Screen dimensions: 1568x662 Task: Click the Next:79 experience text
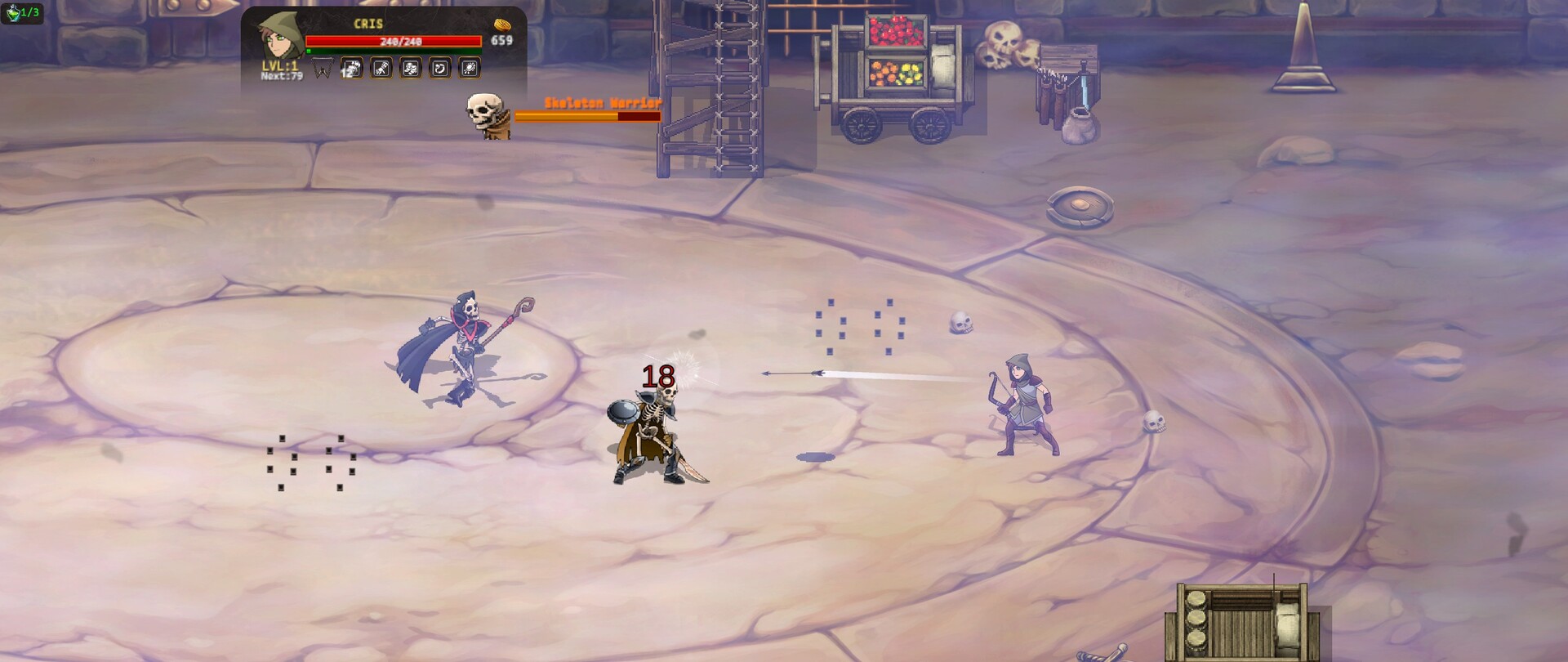tap(283, 77)
